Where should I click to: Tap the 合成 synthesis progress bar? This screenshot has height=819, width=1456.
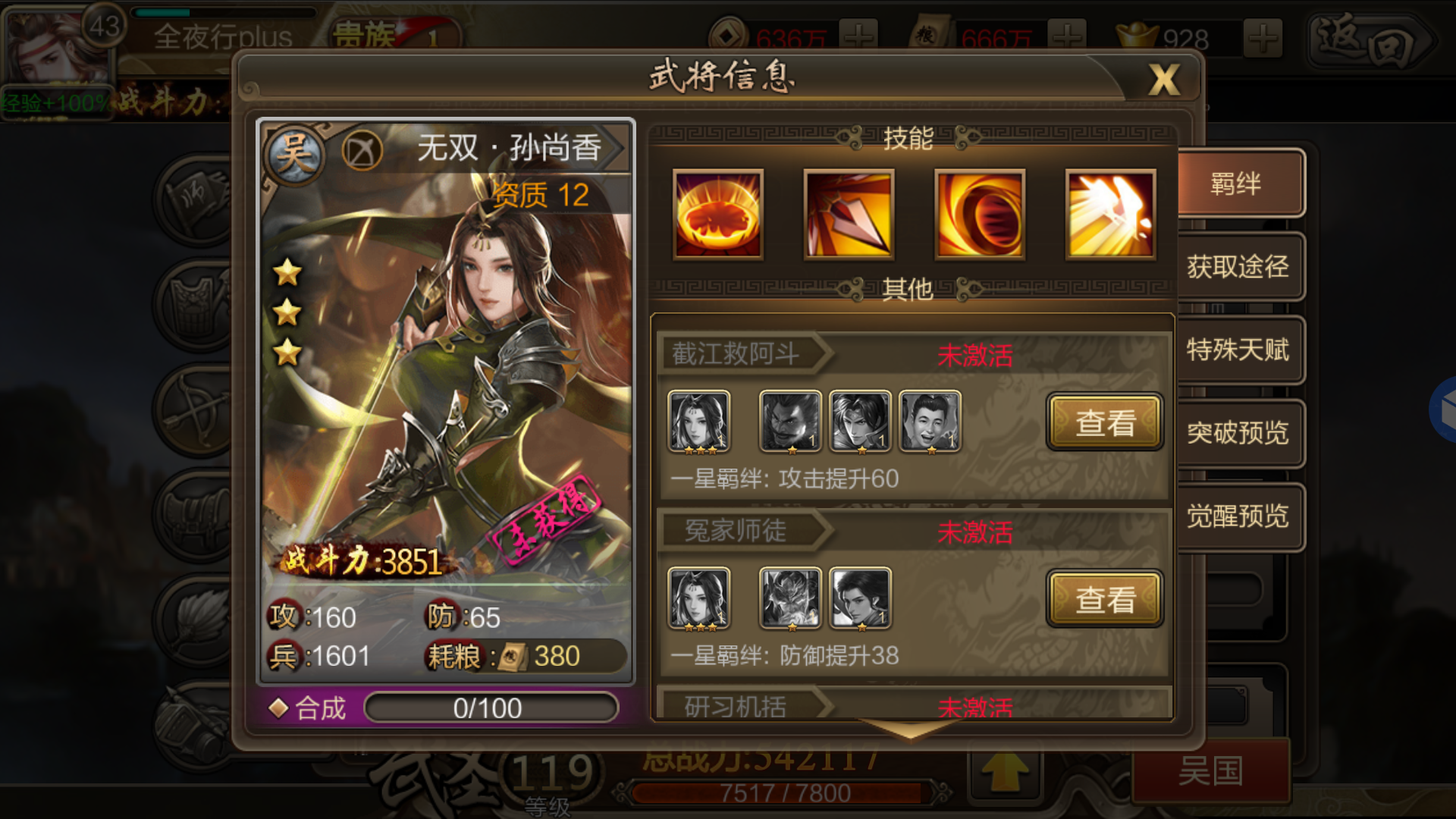(491, 708)
